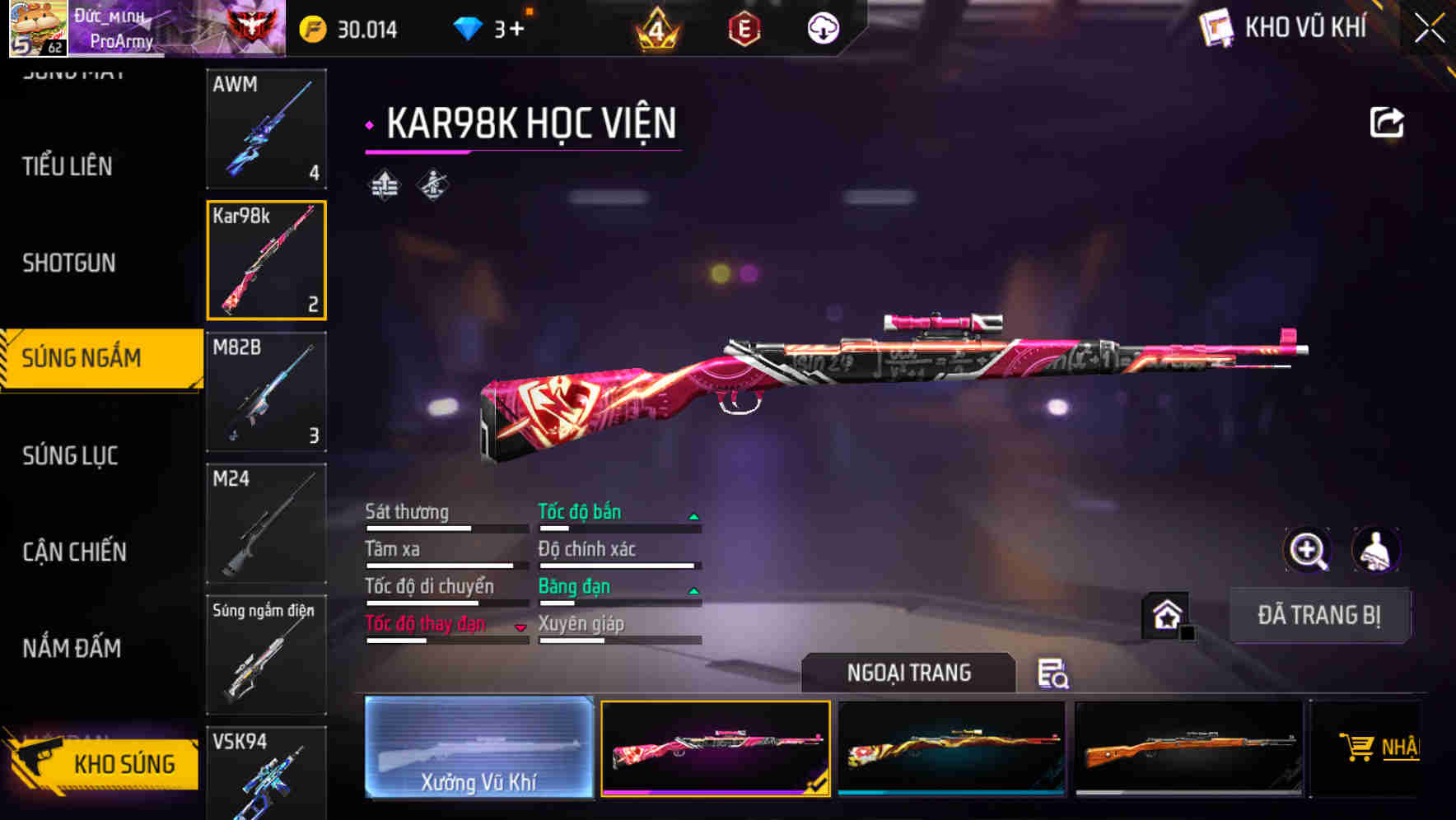Click the character preview icon beside the magnifier
Screen dimensions: 1456x820
1377,550
